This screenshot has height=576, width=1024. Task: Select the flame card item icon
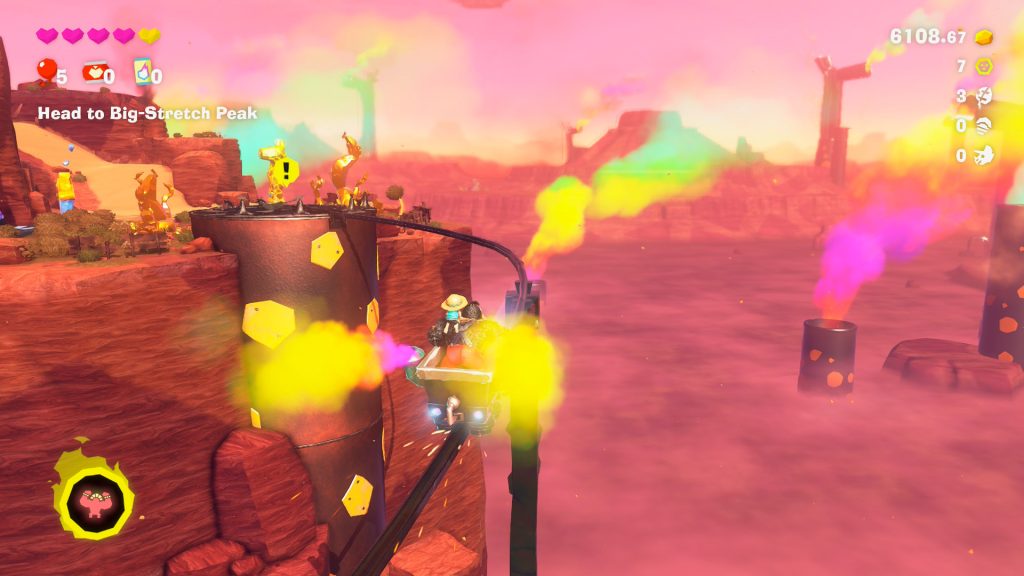(141, 71)
